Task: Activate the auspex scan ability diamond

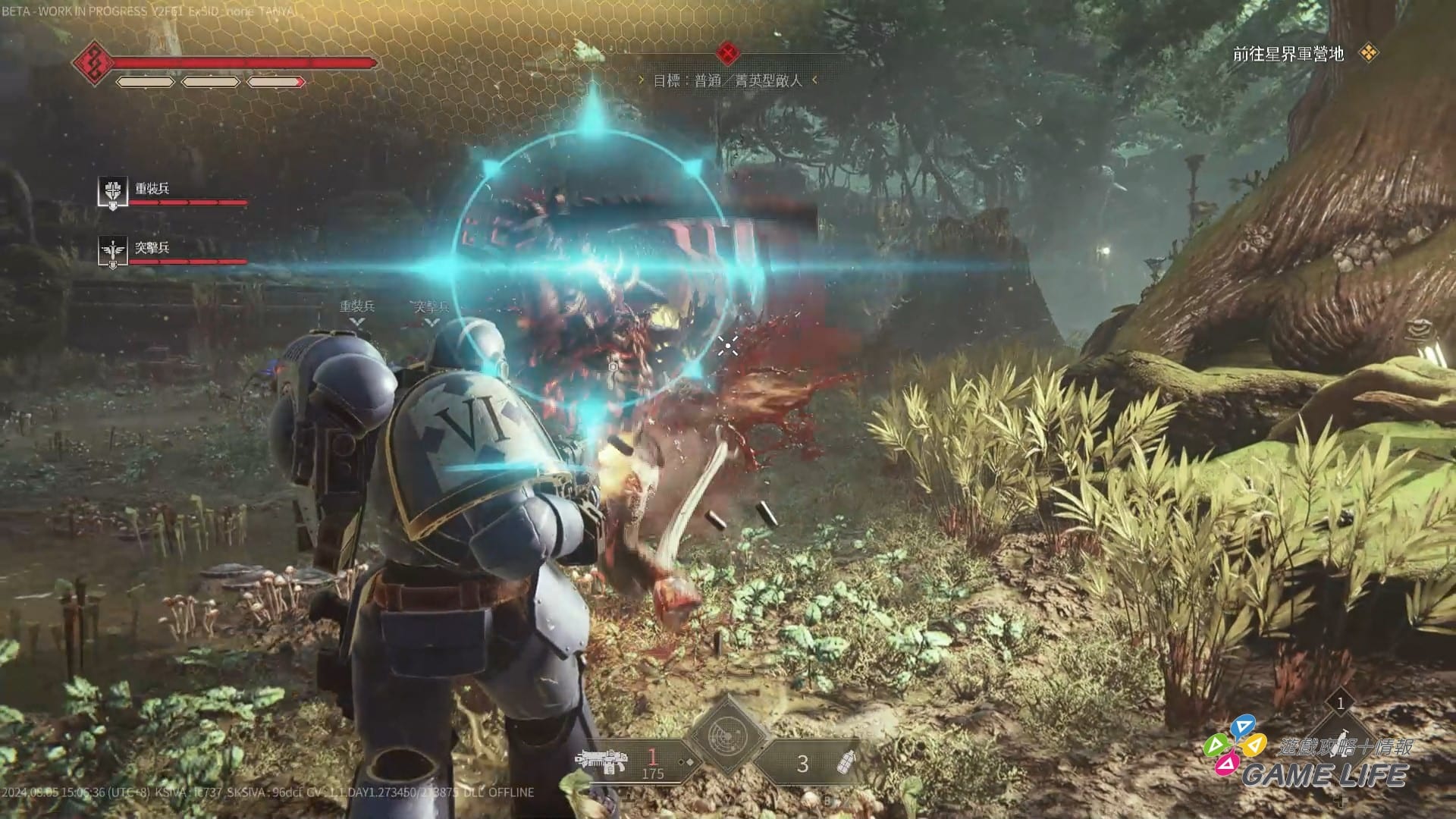Action: point(727,735)
